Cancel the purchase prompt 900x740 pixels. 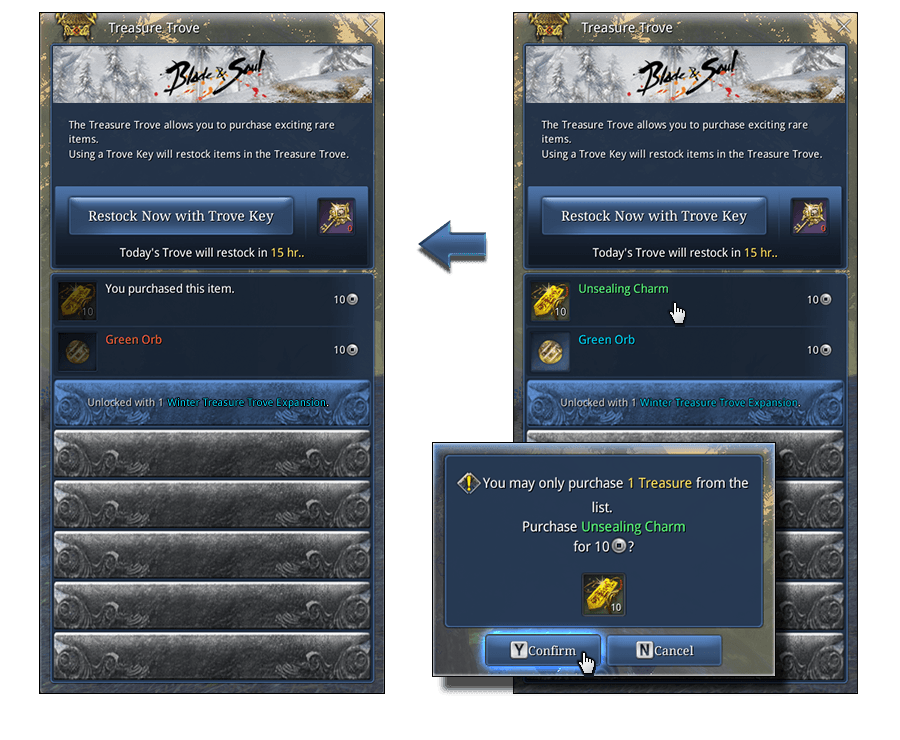[664, 650]
